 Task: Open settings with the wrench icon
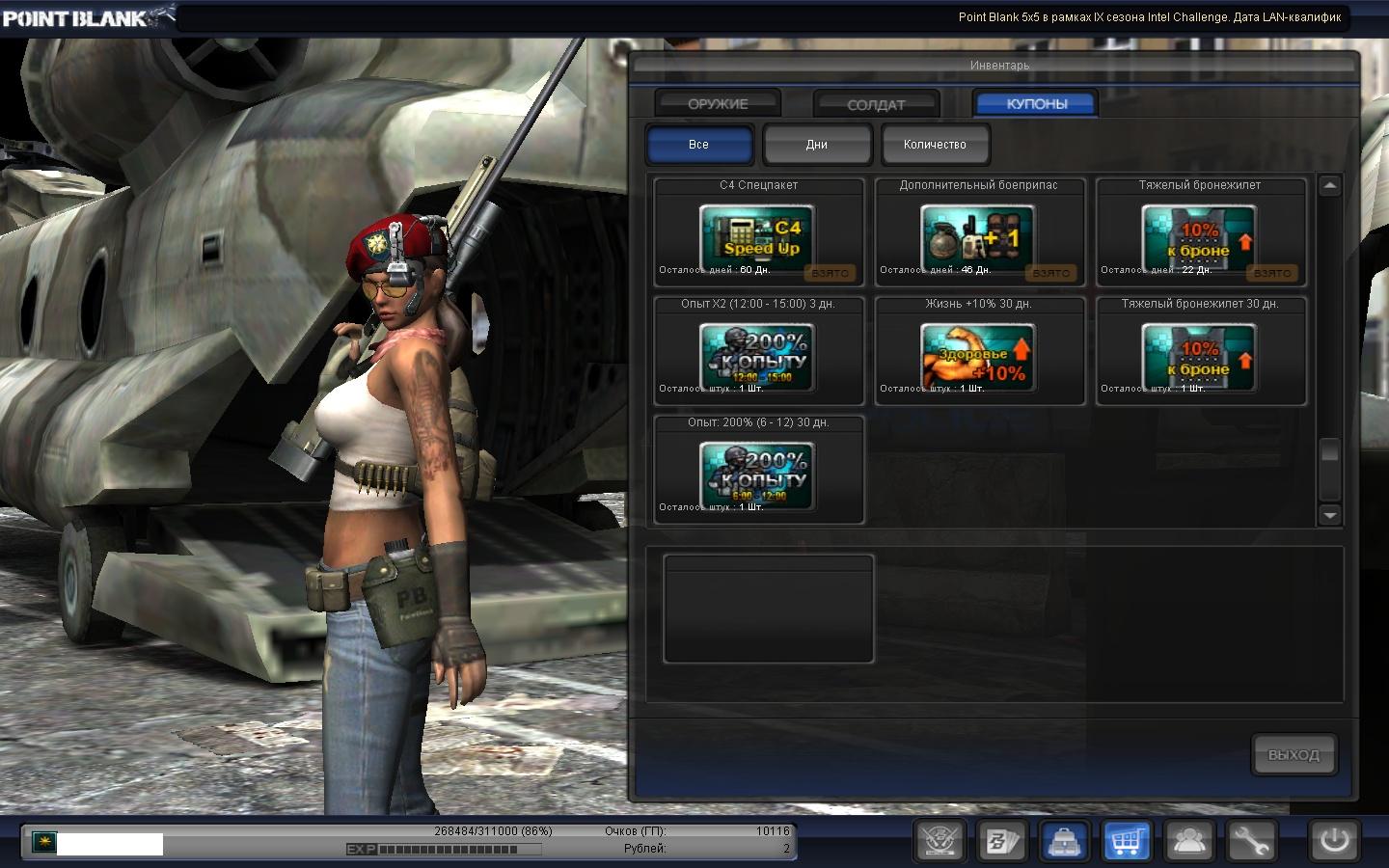pos(1251,841)
